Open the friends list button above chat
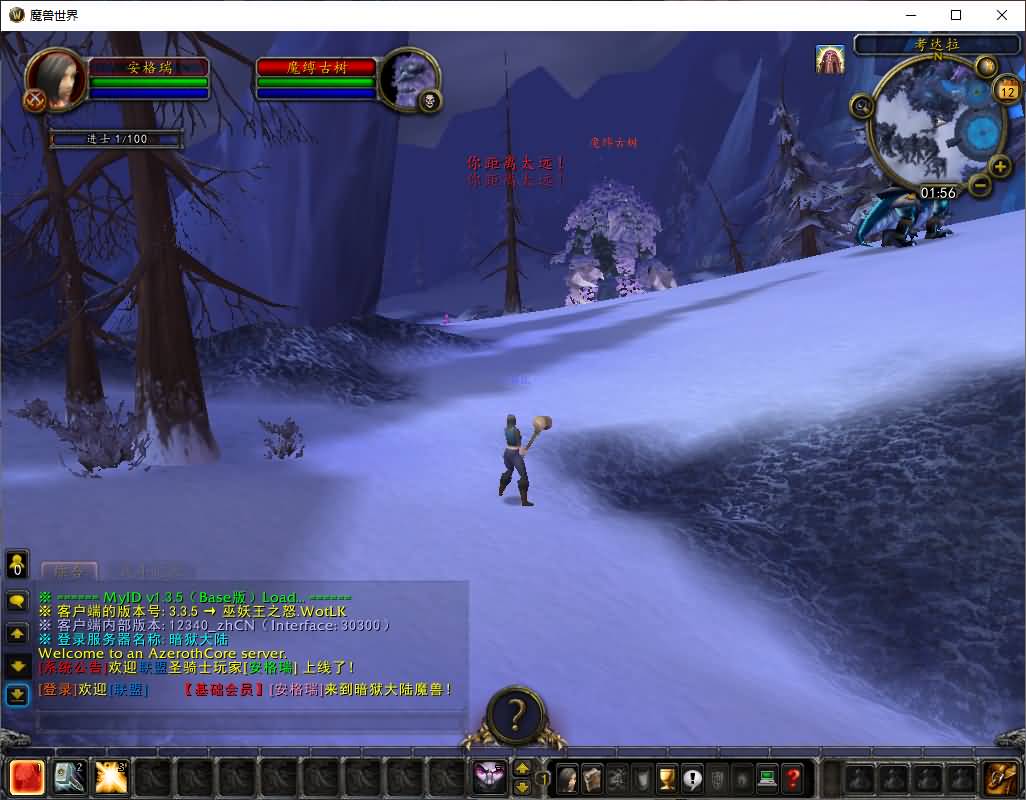Screen dimensions: 1026x800 coord(17,565)
